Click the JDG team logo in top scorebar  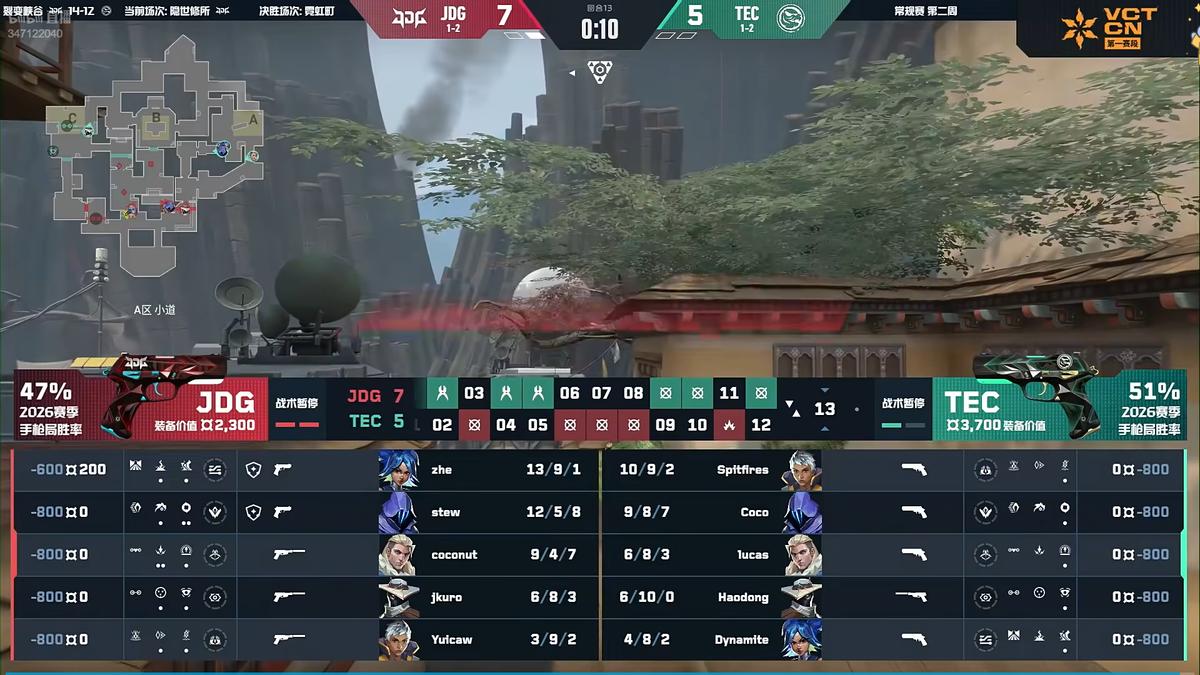tap(407, 16)
